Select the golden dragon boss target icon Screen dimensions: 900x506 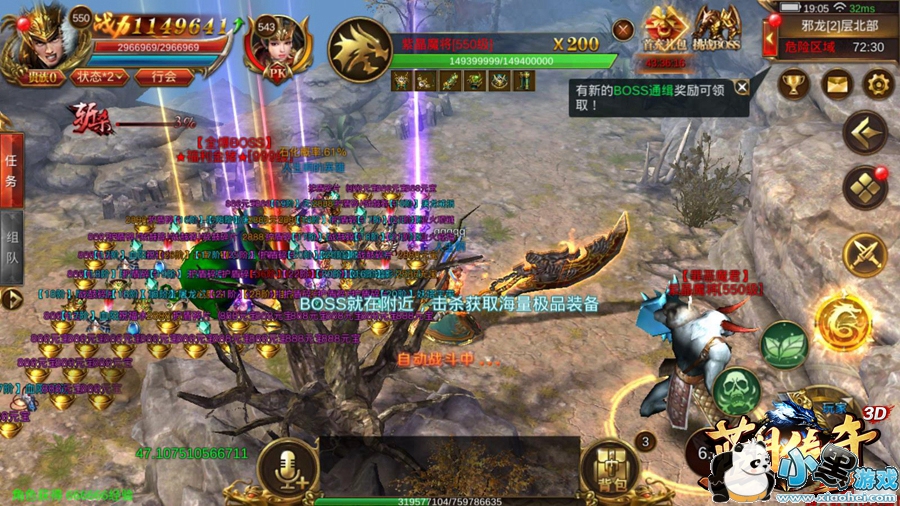click(x=359, y=49)
